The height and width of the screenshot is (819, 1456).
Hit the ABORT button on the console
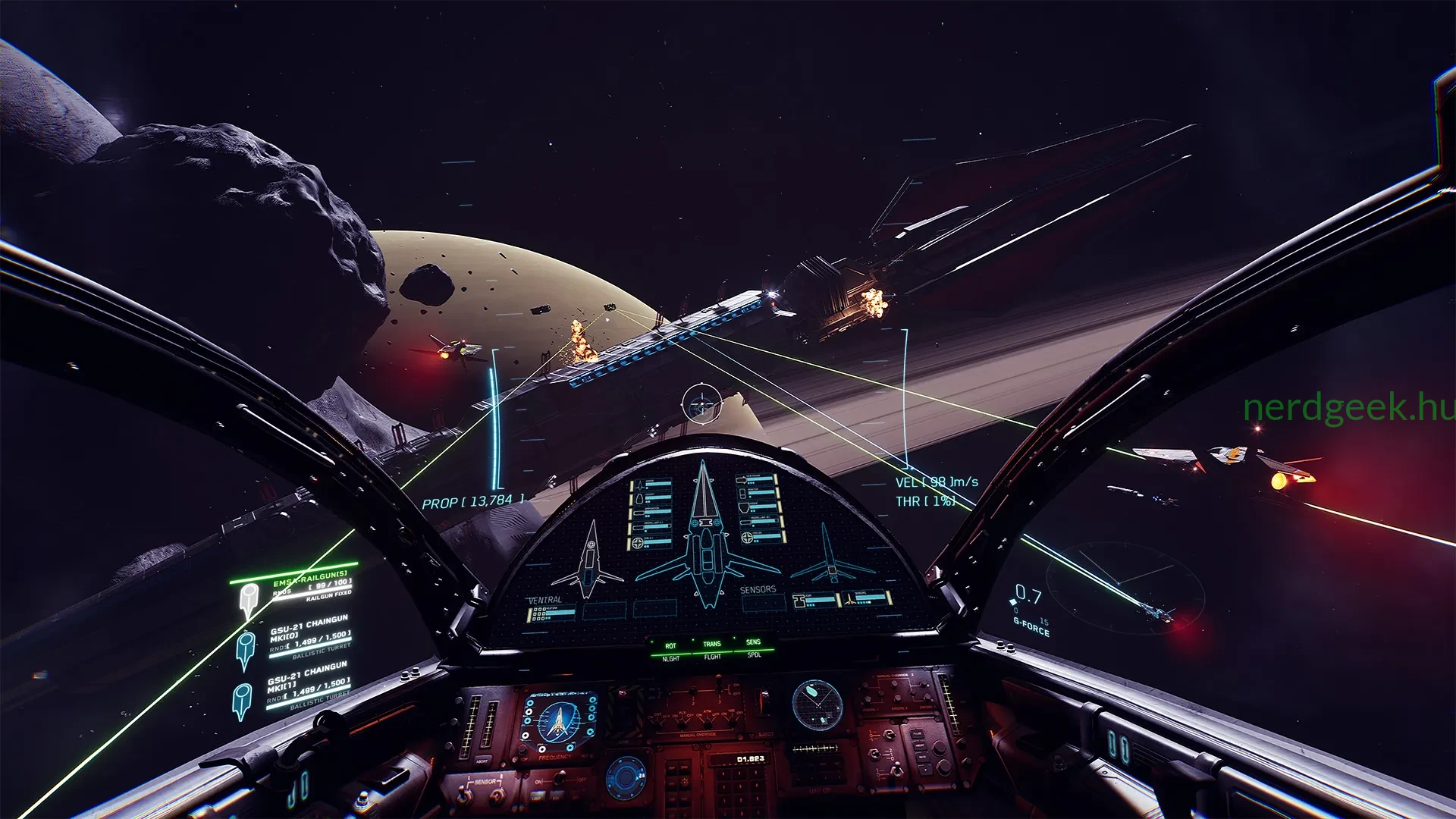coord(482,761)
